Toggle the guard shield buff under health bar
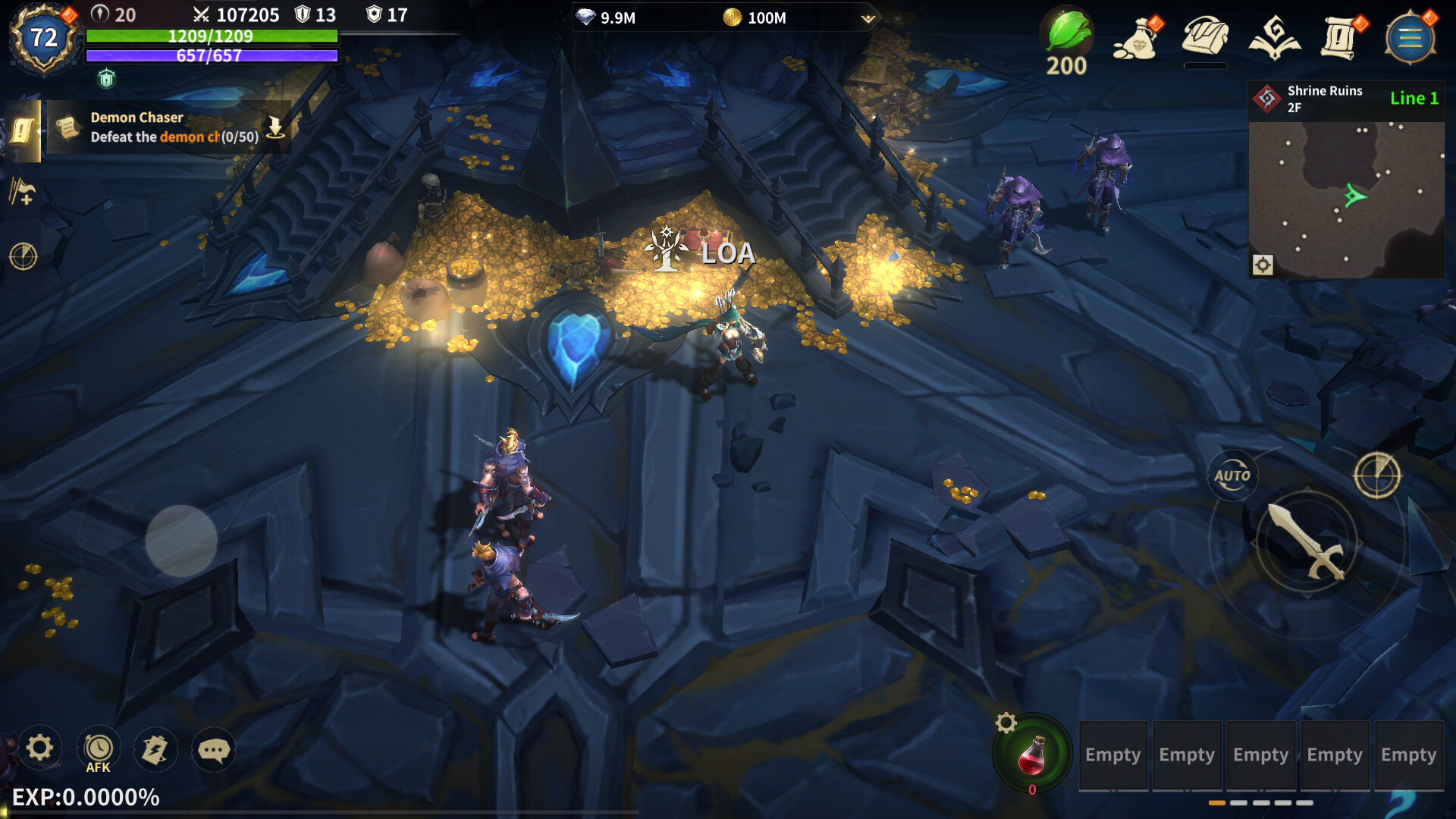Viewport: 1456px width, 819px height. pyautogui.click(x=106, y=77)
